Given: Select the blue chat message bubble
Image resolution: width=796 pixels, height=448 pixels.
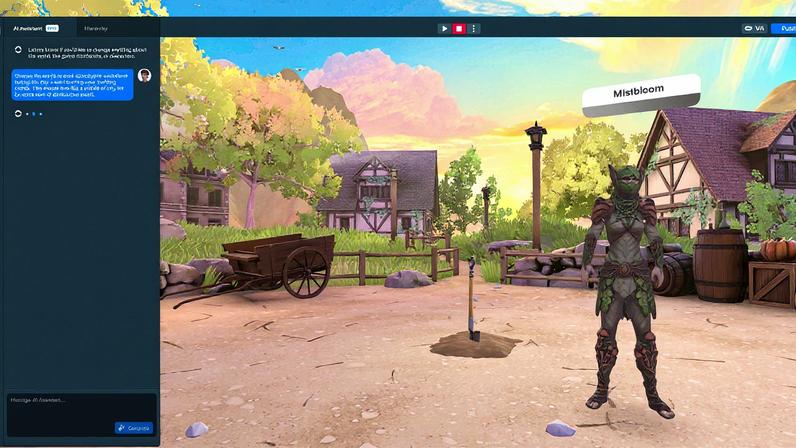Looking at the screenshot, I should pos(71,84).
